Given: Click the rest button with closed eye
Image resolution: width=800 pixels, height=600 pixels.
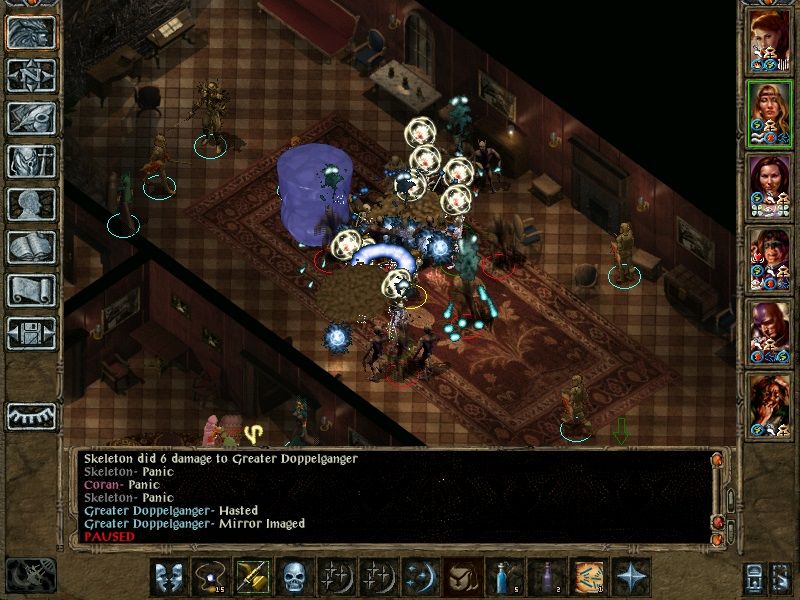Looking at the screenshot, I should click(31, 415).
